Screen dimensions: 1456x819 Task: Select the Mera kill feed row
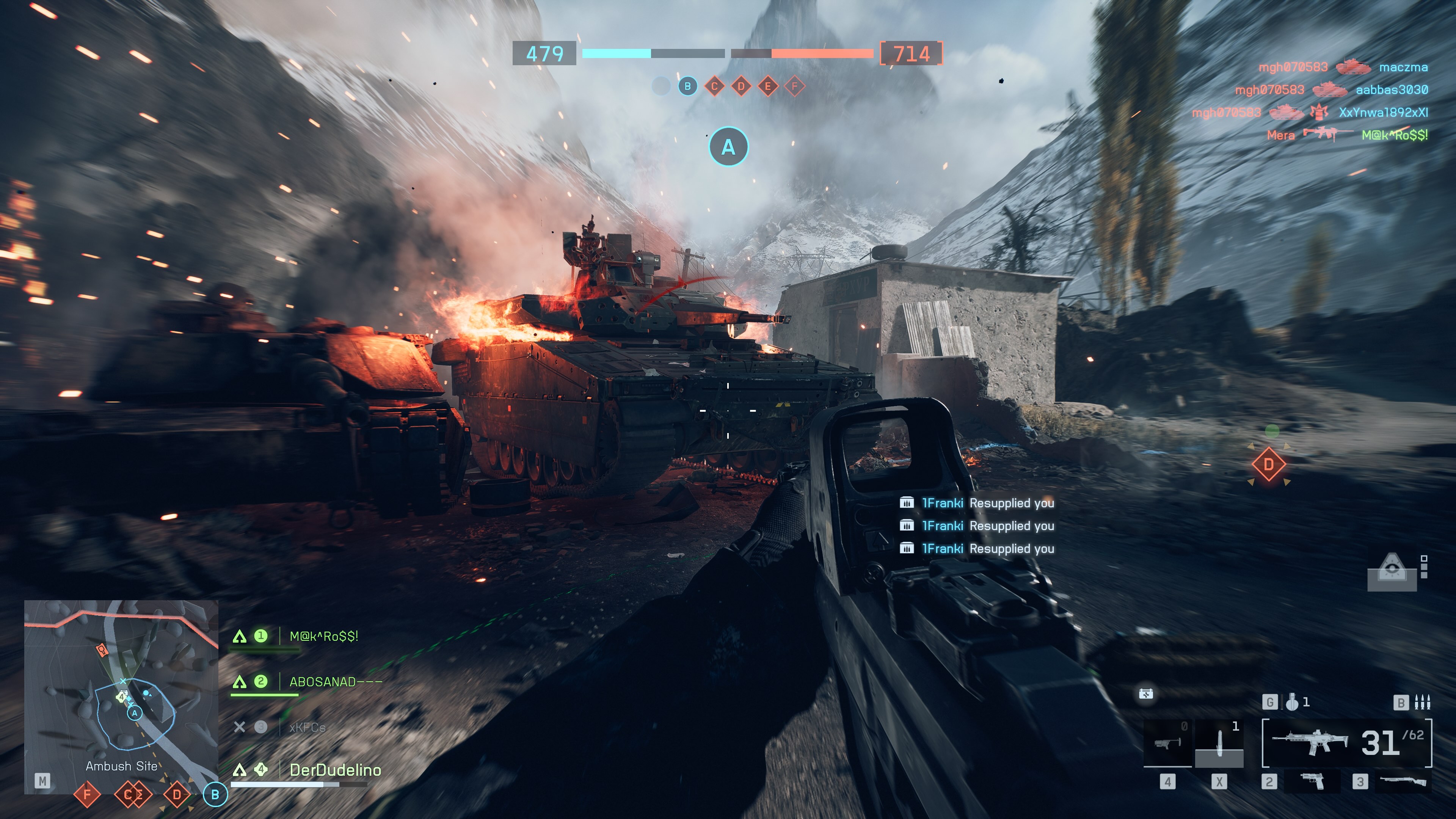[x=1346, y=135]
